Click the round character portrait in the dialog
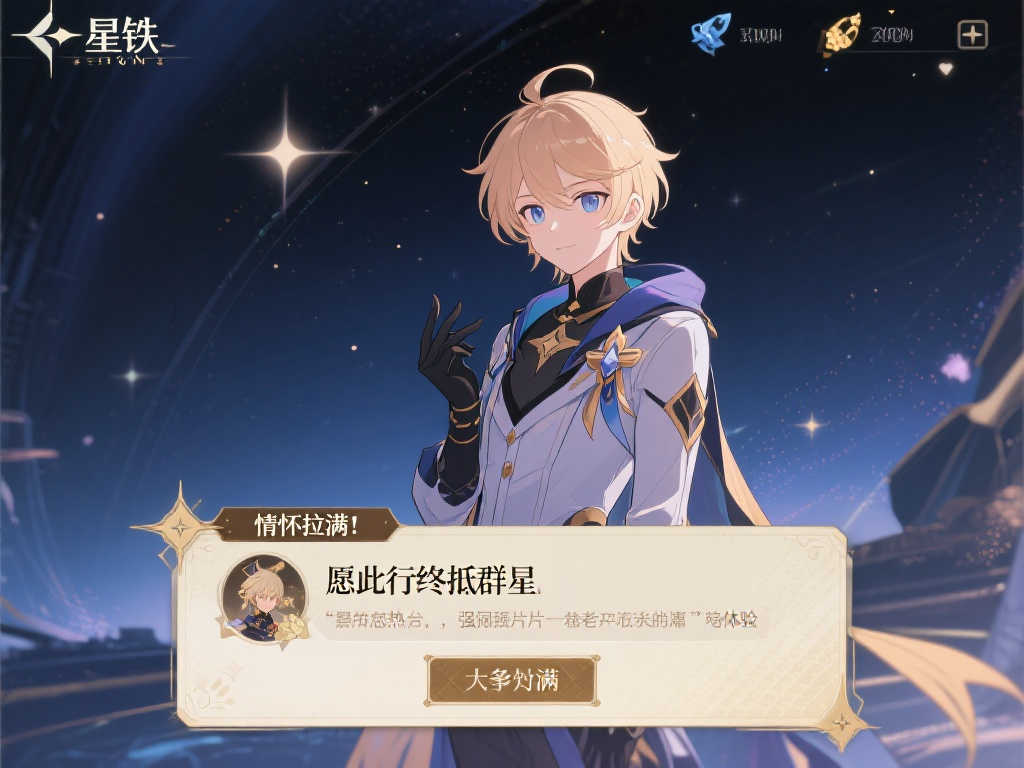Viewport: 1024px width, 768px height. coord(263,598)
